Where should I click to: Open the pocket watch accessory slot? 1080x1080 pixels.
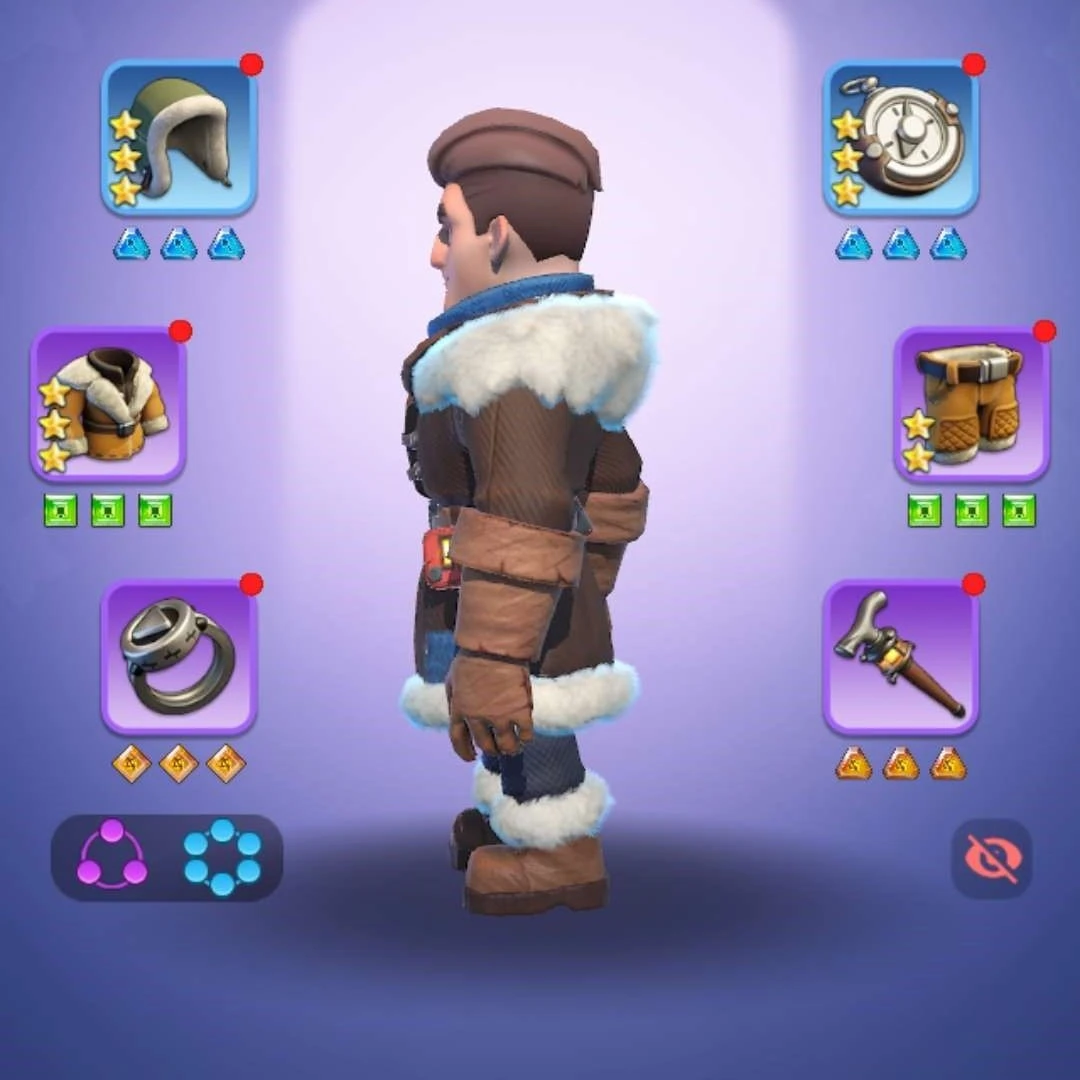(900, 137)
